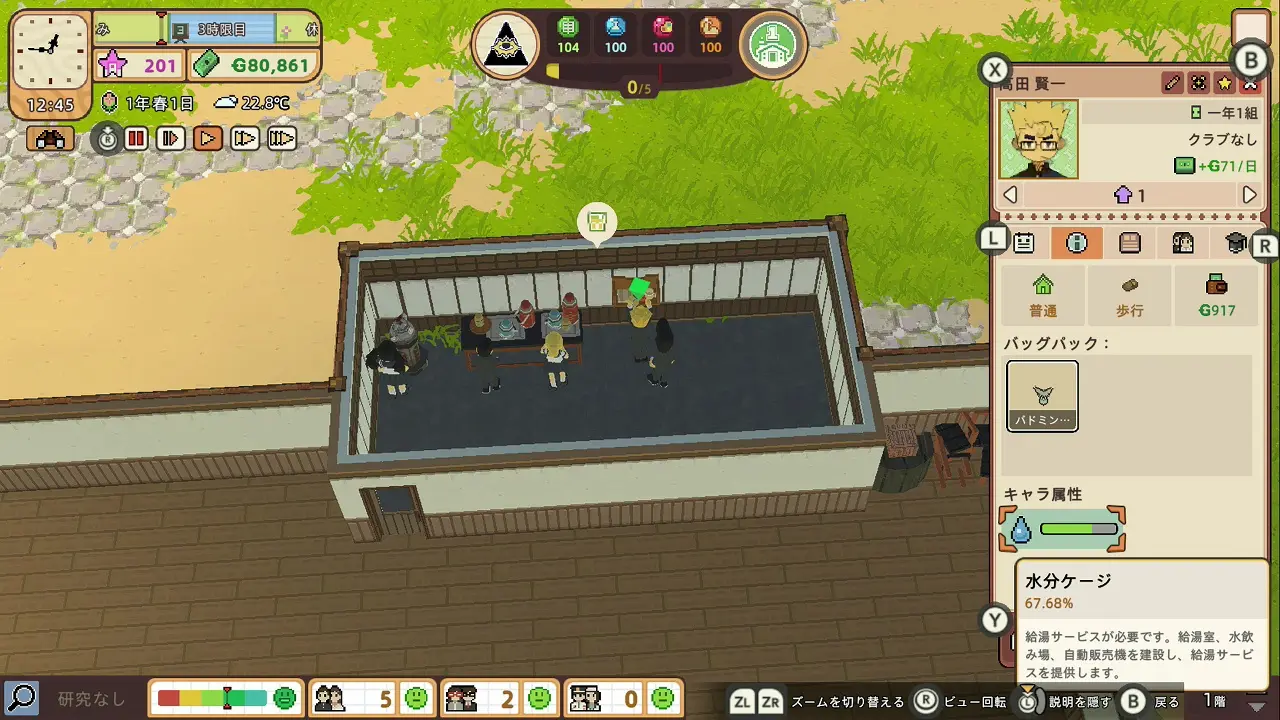The width and height of the screenshot is (1280, 720).
Task: Focus camera on the student
Action: point(1198,83)
